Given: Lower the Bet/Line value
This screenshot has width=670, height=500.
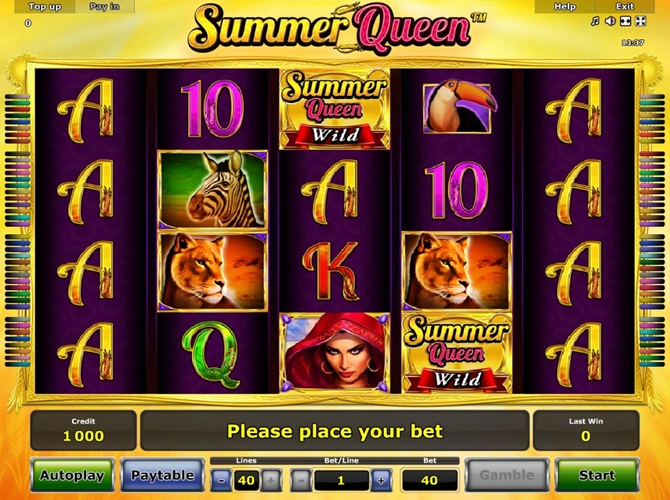Looking at the screenshot, I should pyautogui.click(x=300, y=480).
